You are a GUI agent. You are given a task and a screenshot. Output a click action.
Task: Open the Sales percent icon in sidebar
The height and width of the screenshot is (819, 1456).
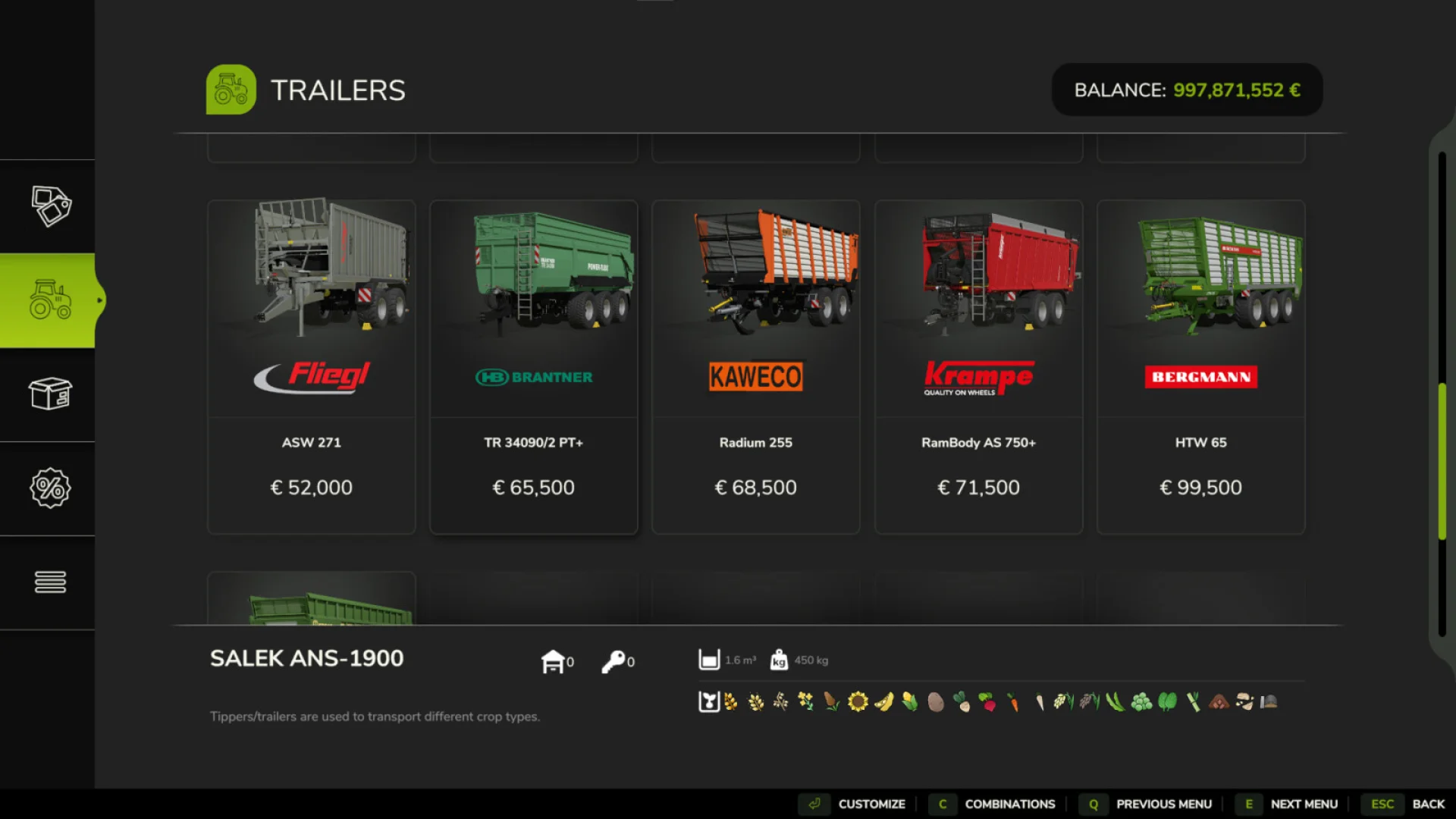pos(49,489)
